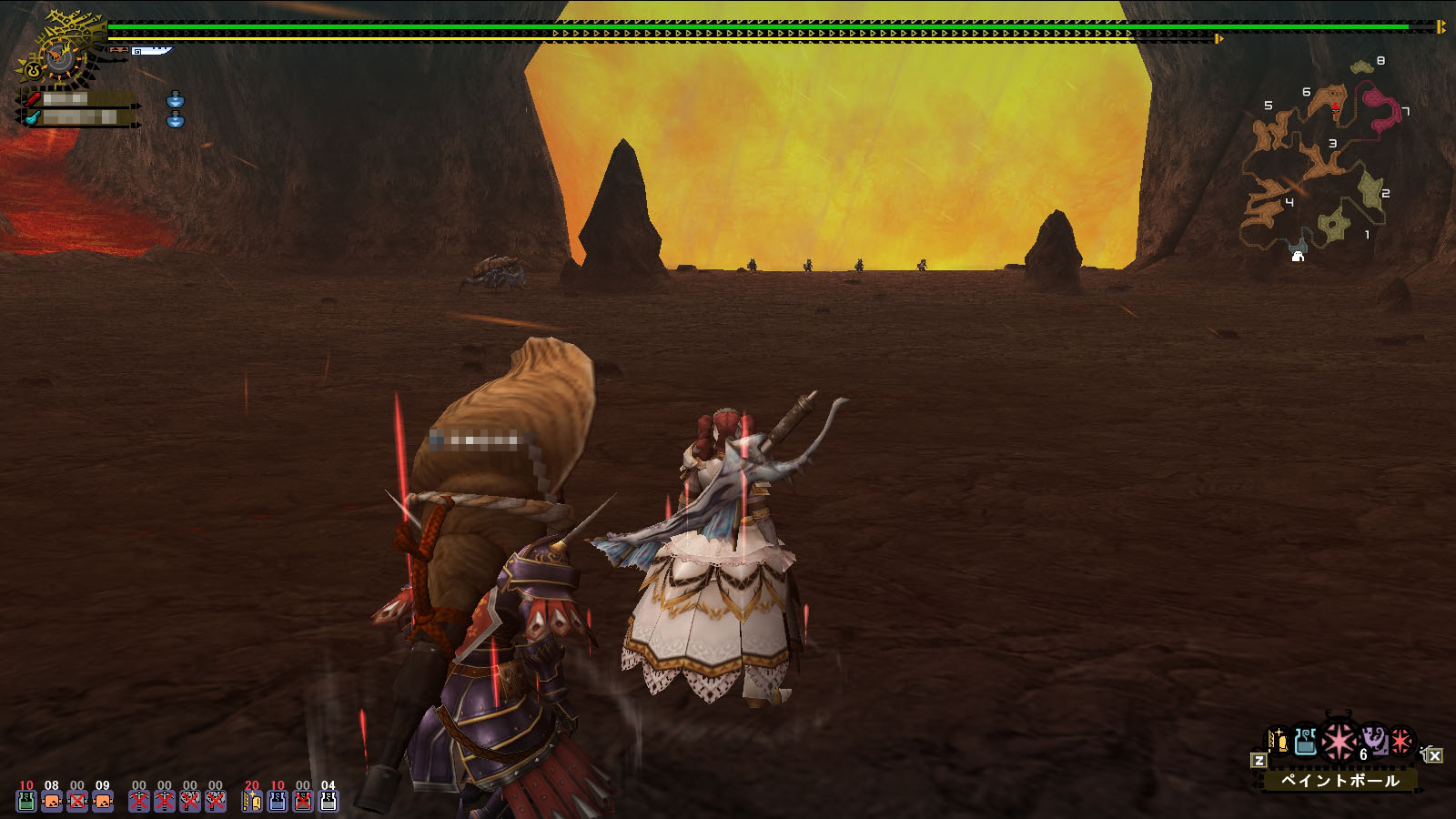Screen dimensions: 1456x819
Task: Select the party member with cyan horn icon
Action: click(77, 117)
